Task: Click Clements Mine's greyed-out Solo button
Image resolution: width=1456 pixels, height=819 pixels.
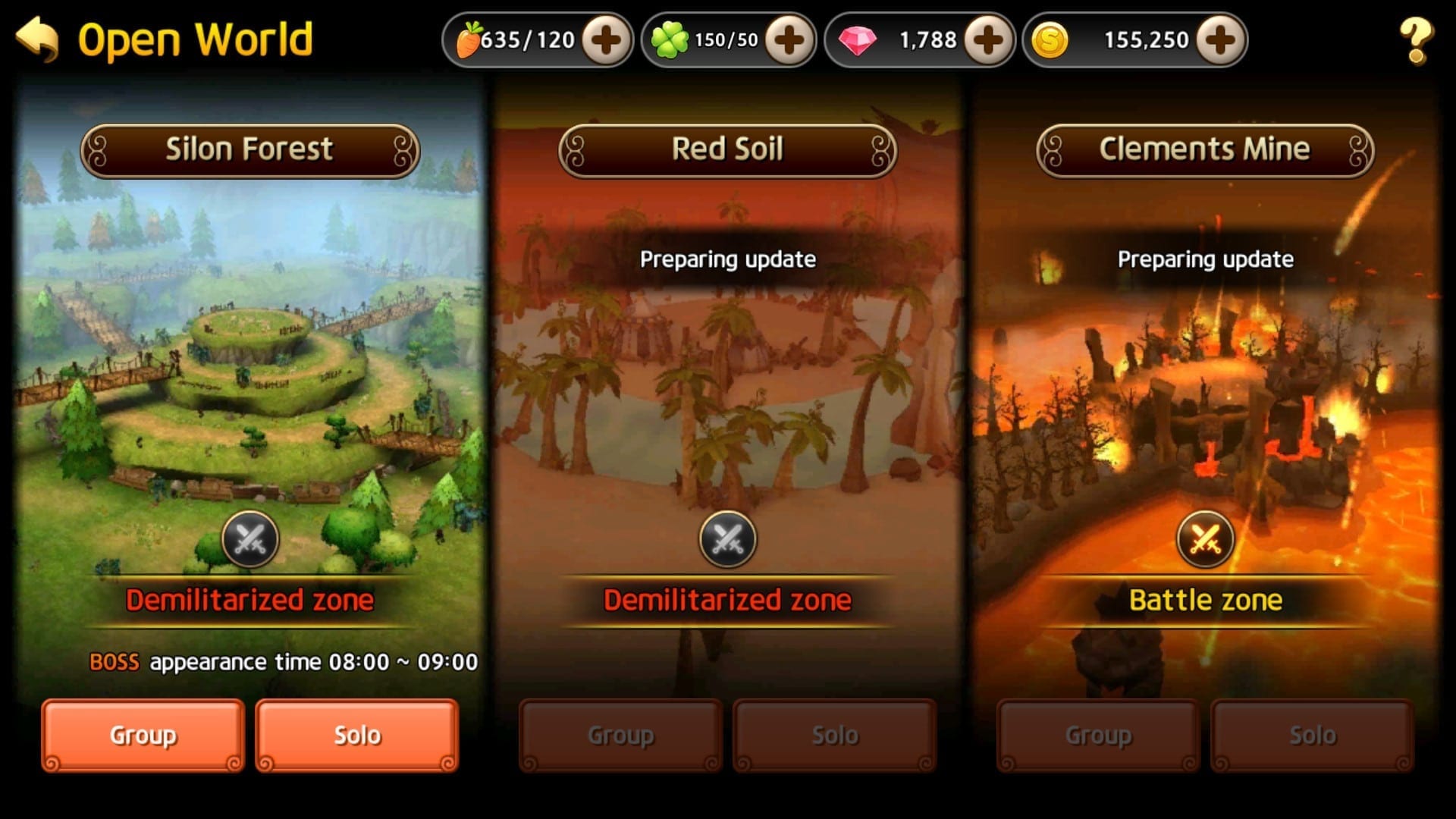Action: click(x=1313, y=735)
